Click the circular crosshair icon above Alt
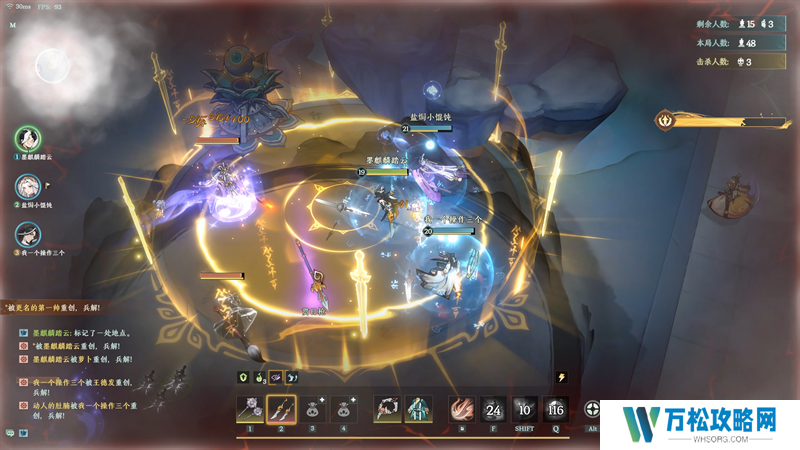The width and height of the screenshot is (800, 450). click(593, 409)
